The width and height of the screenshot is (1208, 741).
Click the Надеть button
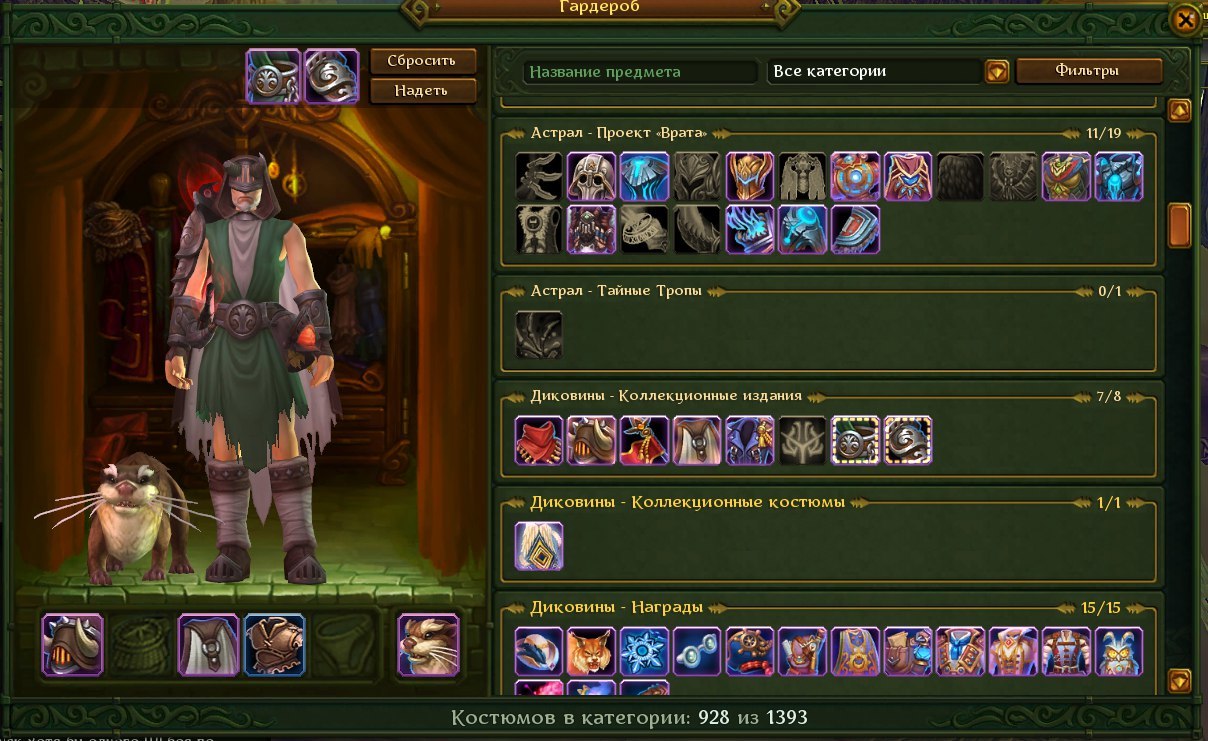click(x=423, y=91)
